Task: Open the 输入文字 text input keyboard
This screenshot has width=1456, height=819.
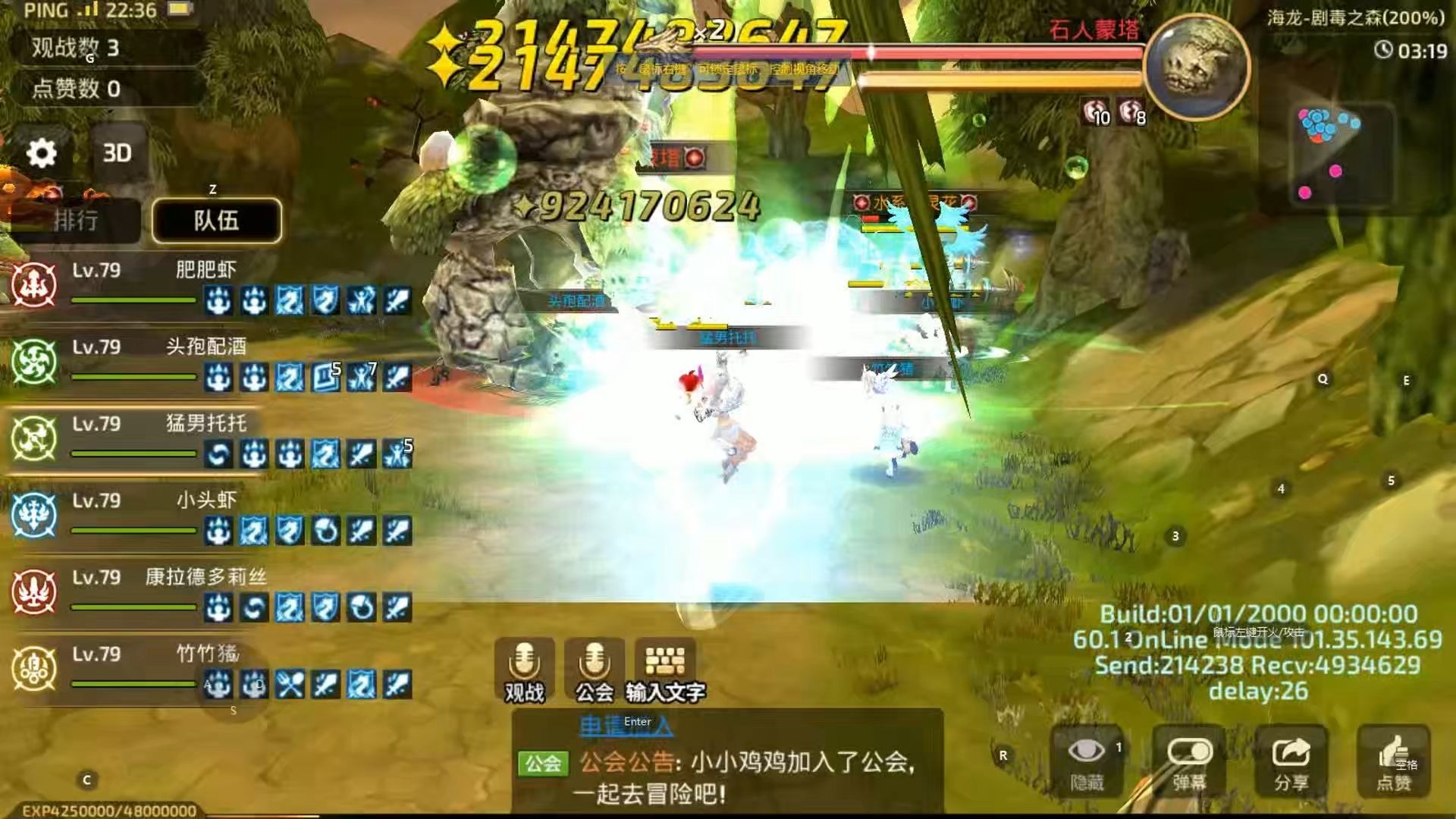Action: pos(665,669)
